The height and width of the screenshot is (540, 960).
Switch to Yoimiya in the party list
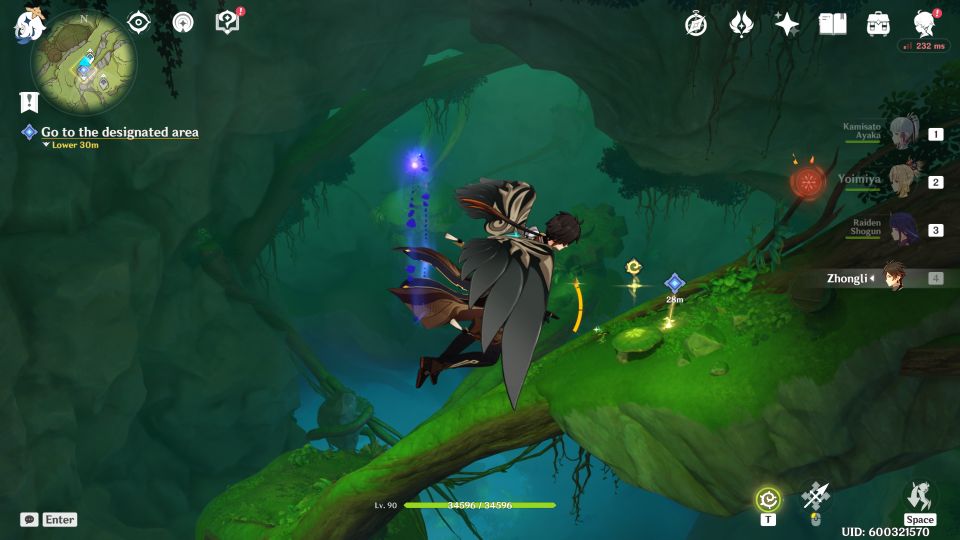tap(904, 182)
